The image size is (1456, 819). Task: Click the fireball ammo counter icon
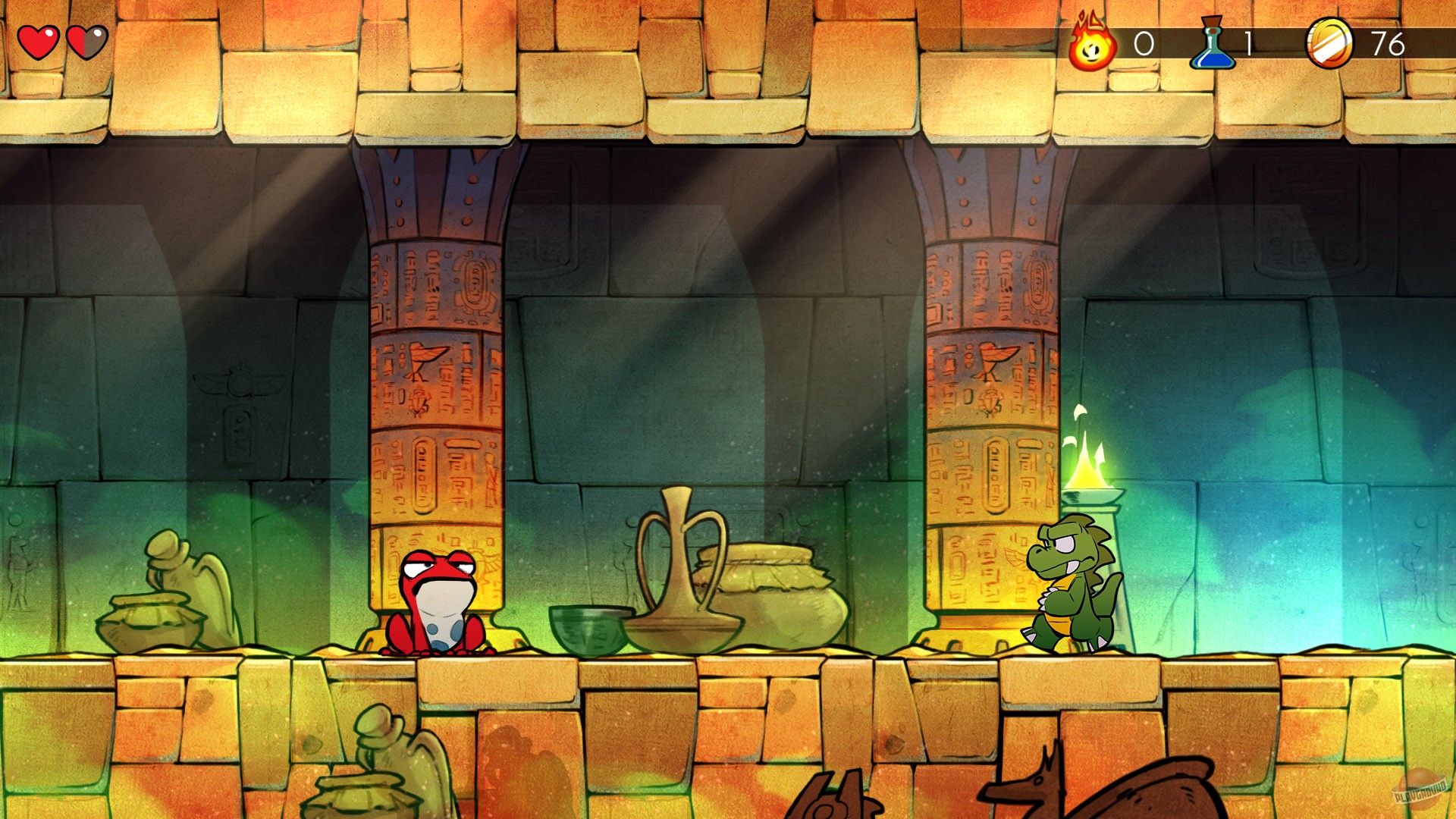[1092, 45]
